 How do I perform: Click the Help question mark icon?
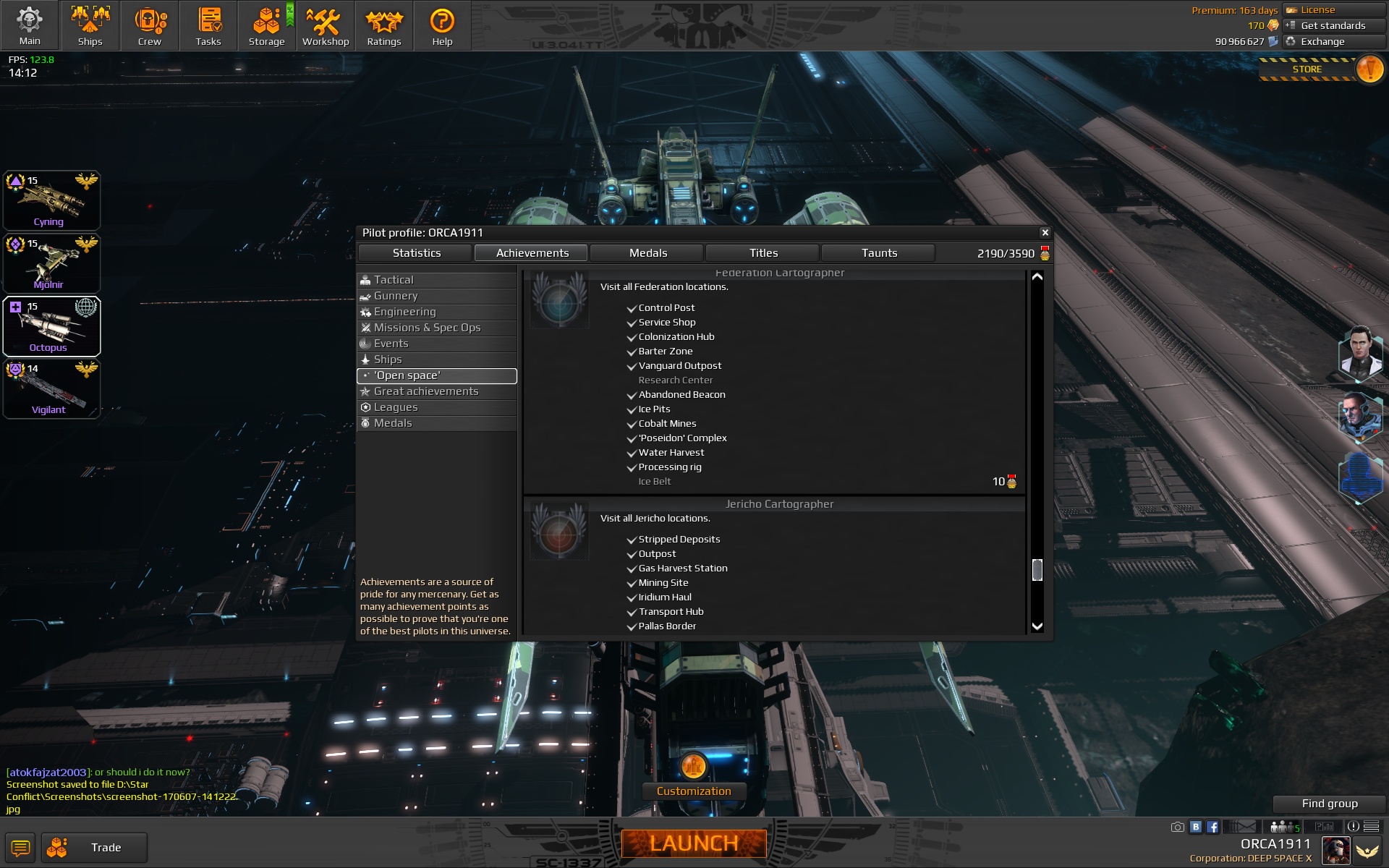pos(442,22)
